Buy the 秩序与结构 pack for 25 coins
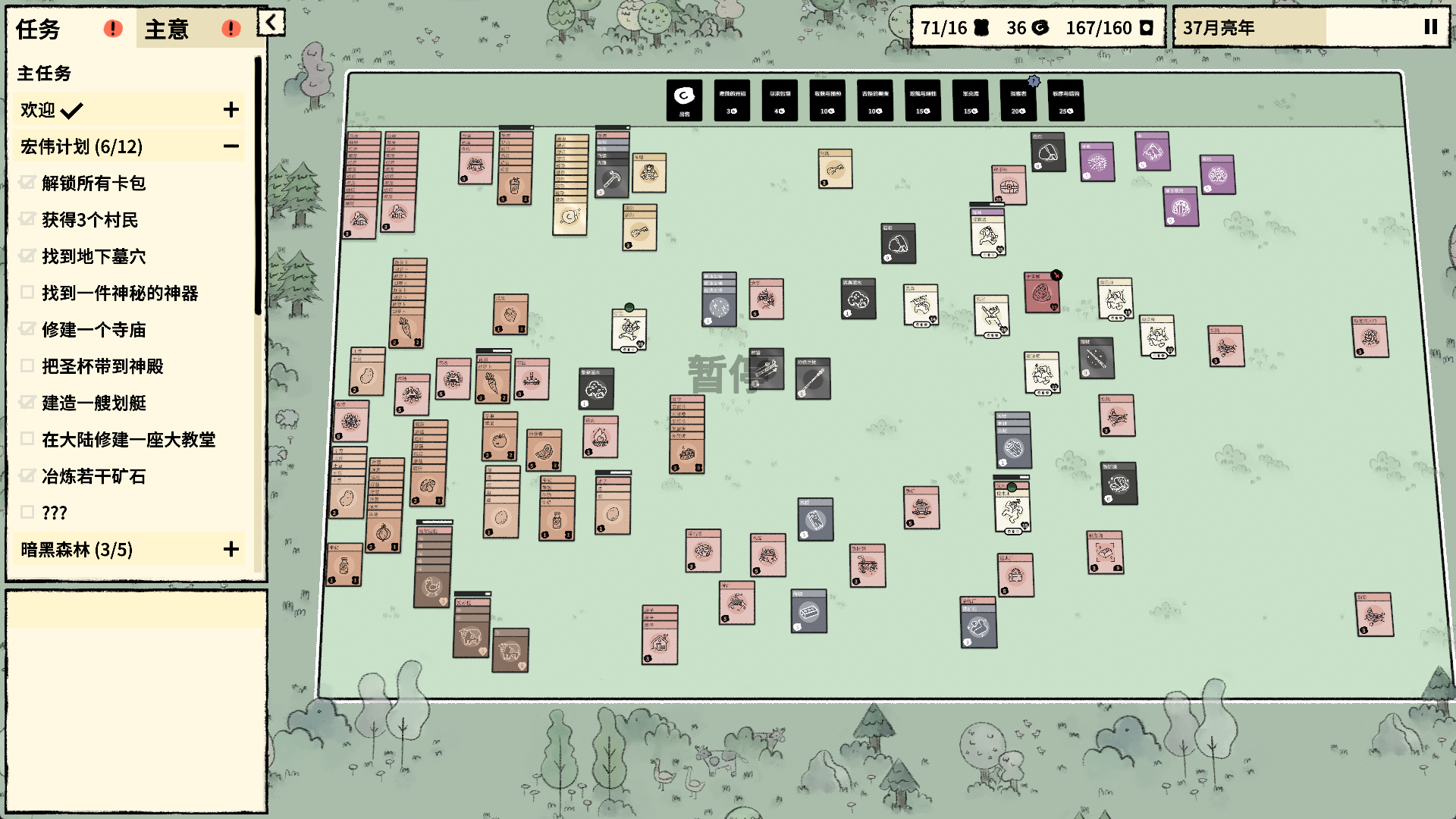The height and width of the screenshot is (819, 1456). click(x=1066, y=100)
